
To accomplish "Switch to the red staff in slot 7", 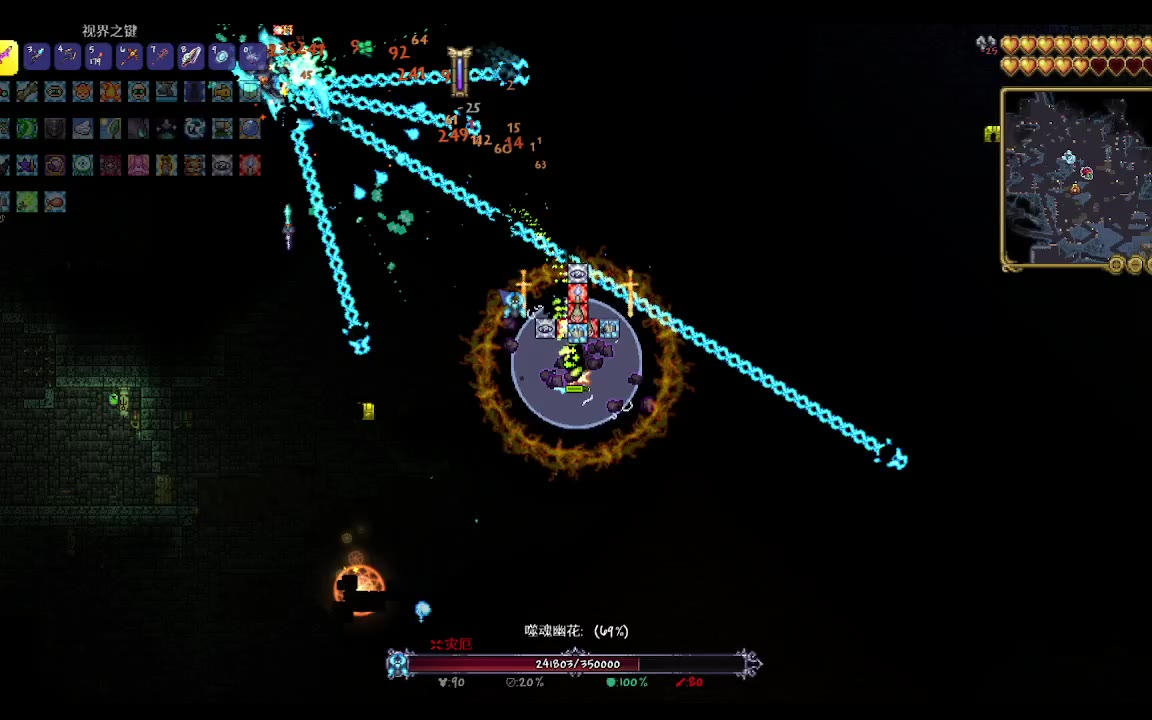I will pyautogui.click(x=160, y=56).
